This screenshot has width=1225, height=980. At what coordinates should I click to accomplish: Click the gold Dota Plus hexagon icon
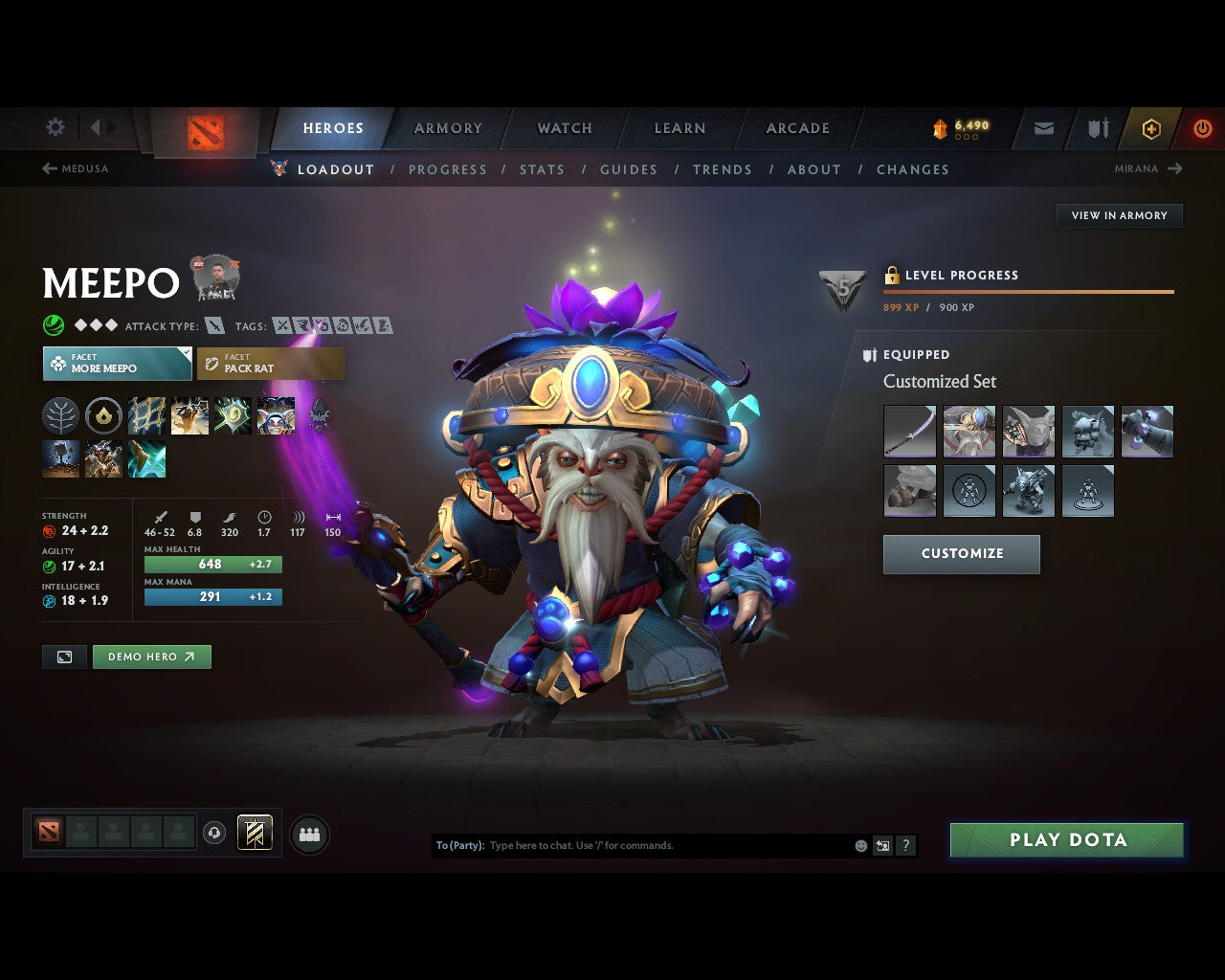click(1151, 128)
